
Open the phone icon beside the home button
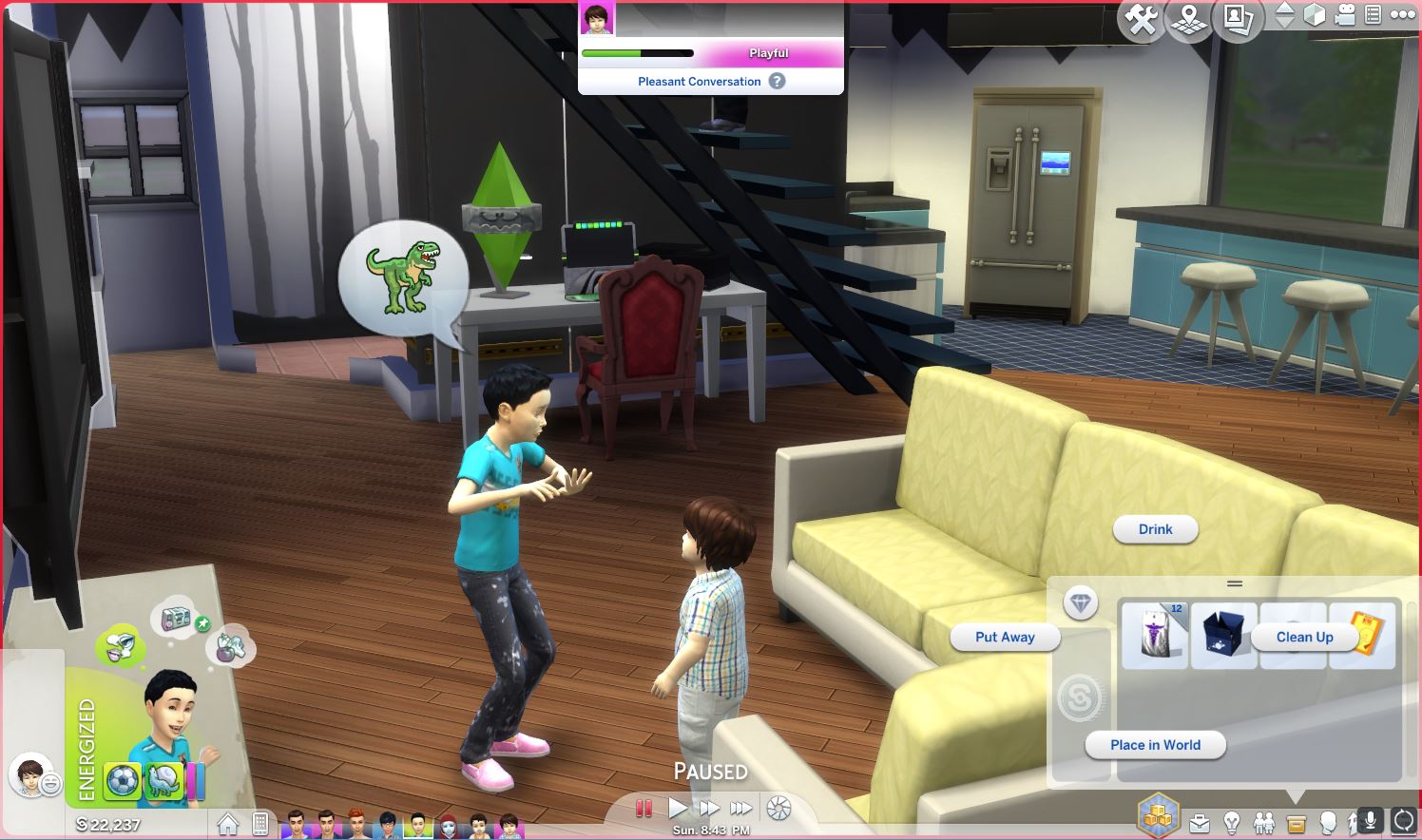(x=259, y=824)
